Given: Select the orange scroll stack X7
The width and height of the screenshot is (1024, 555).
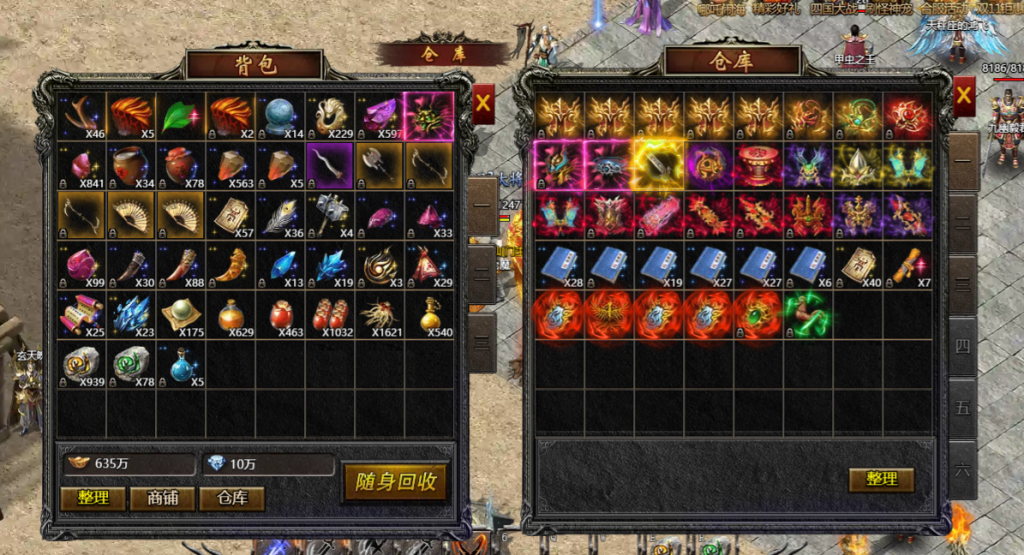Looking at the screenshot, I should tap(907, 264).
